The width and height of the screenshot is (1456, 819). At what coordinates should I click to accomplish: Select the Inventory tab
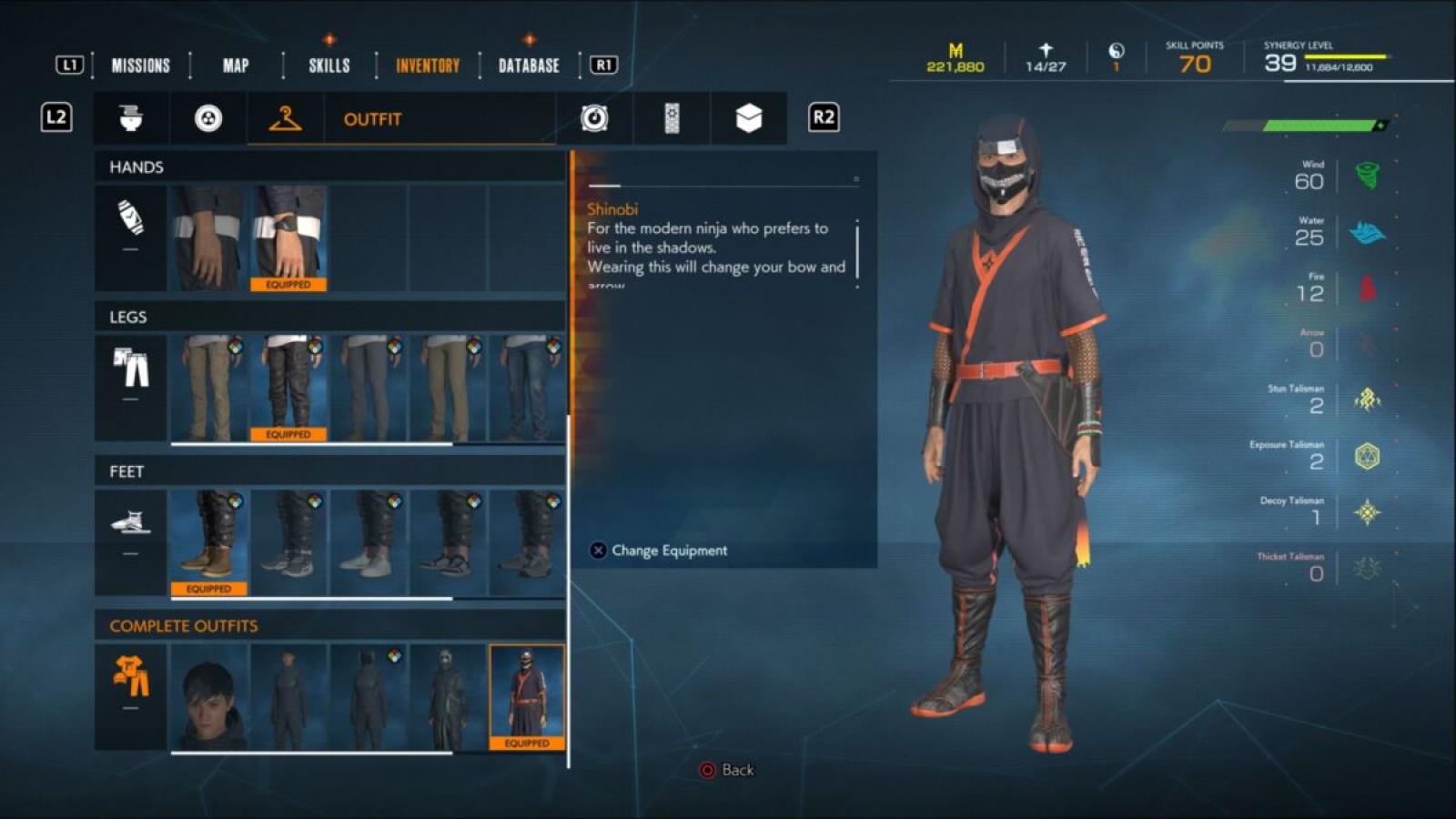pyautogui.click(x=427, y=66)
